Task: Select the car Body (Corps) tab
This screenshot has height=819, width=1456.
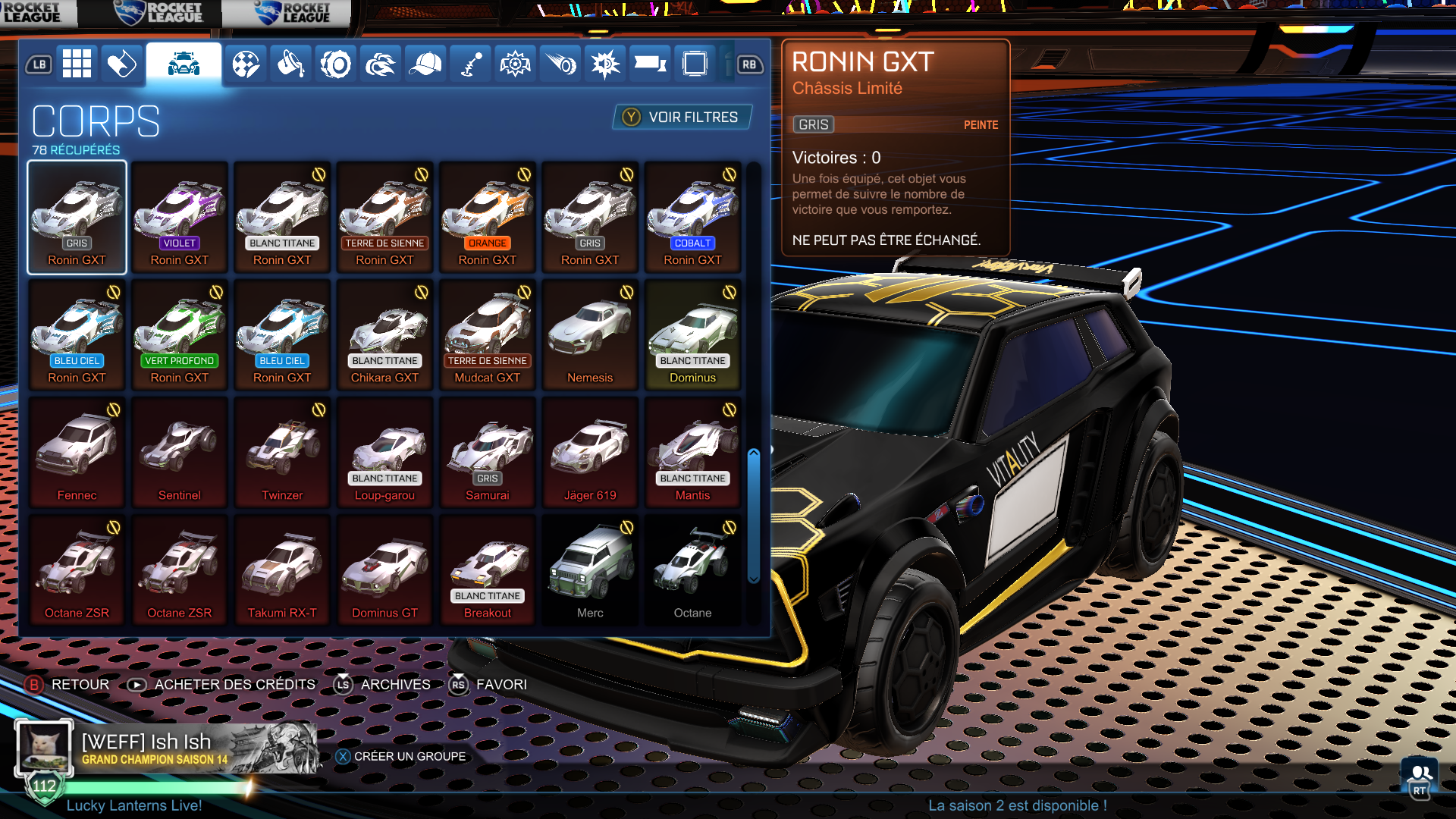Action: 183,64
